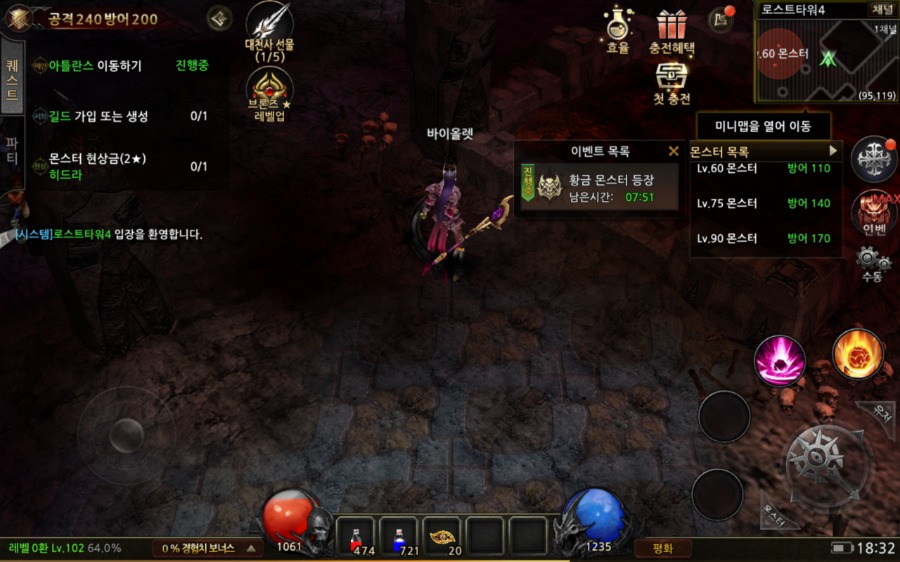Close the 이벤트 목록 panel

click(674, 152)
